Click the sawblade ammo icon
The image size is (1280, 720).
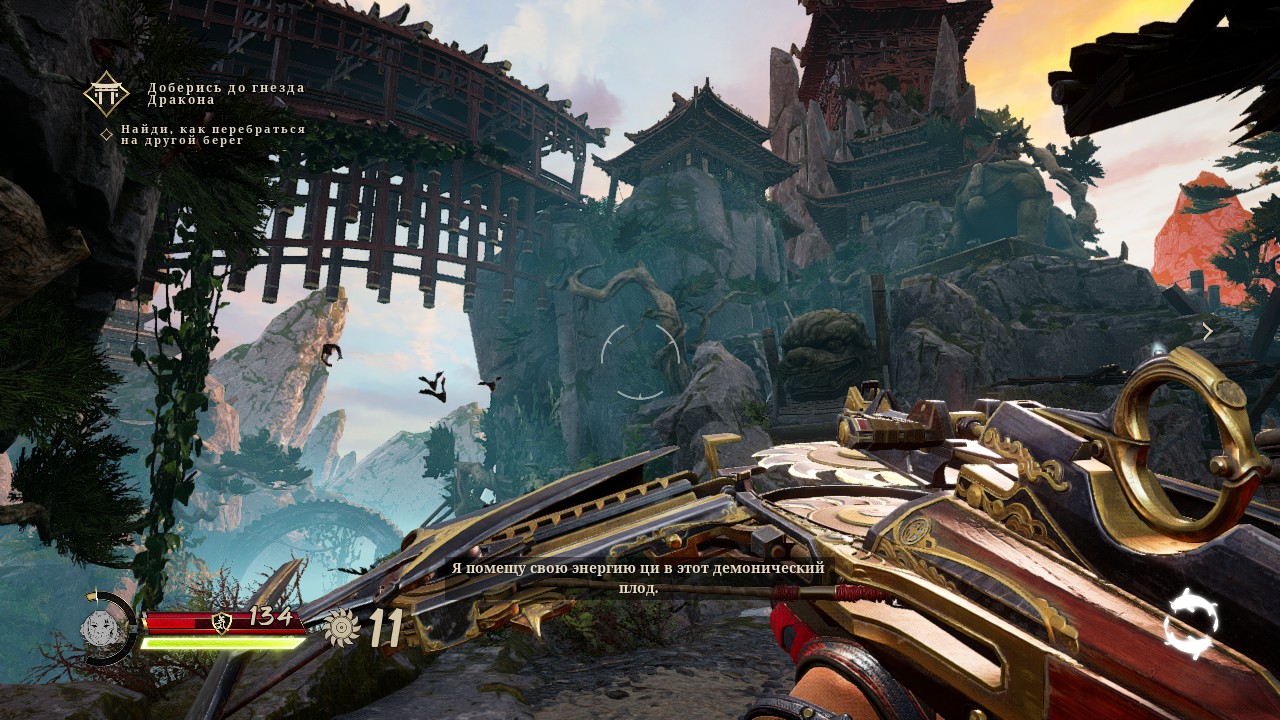click(342, 627)
